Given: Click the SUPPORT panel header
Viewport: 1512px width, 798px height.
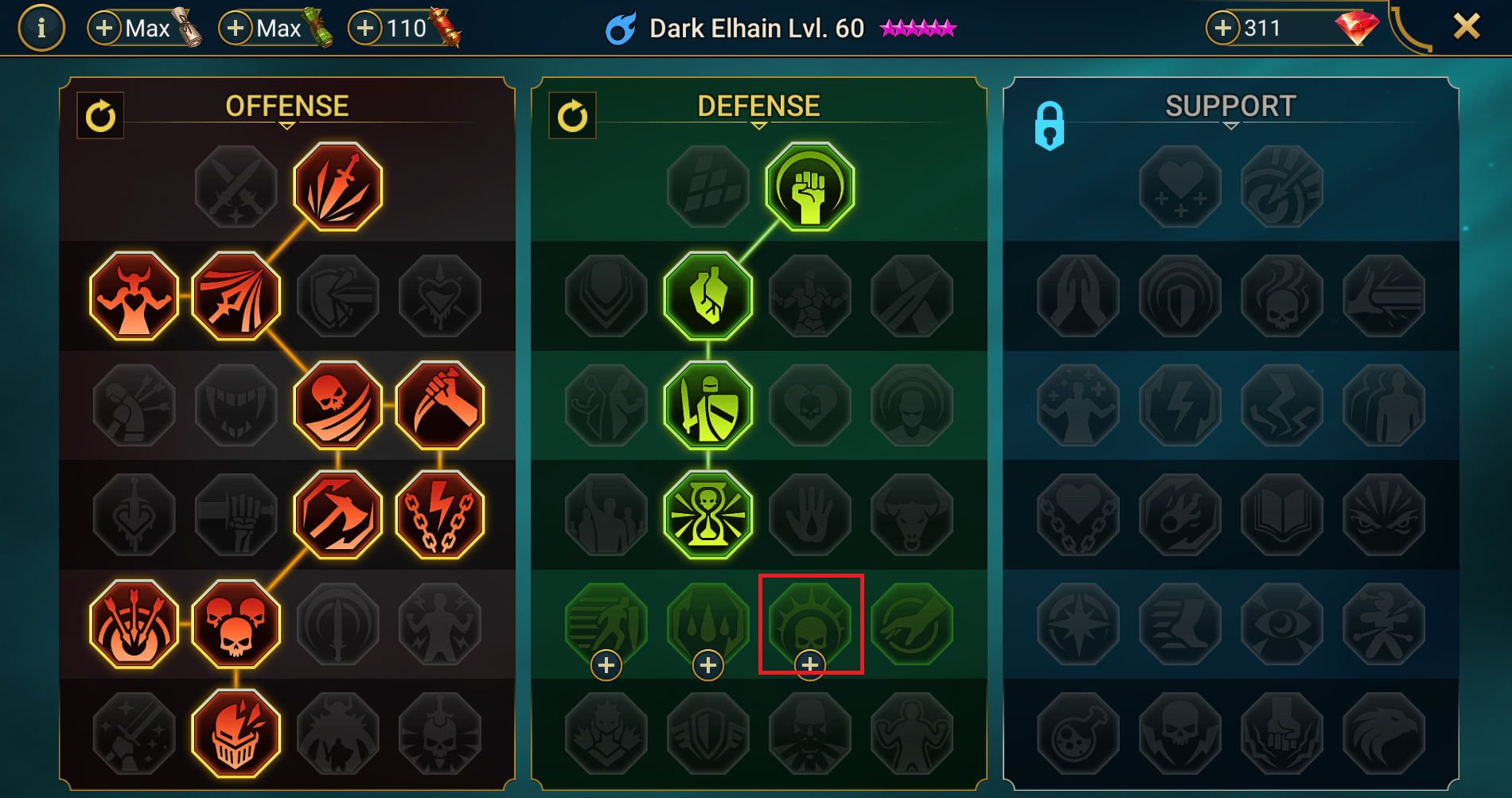Looking at the screenshot, I should pyautogui.click(x=1229, y=104).
